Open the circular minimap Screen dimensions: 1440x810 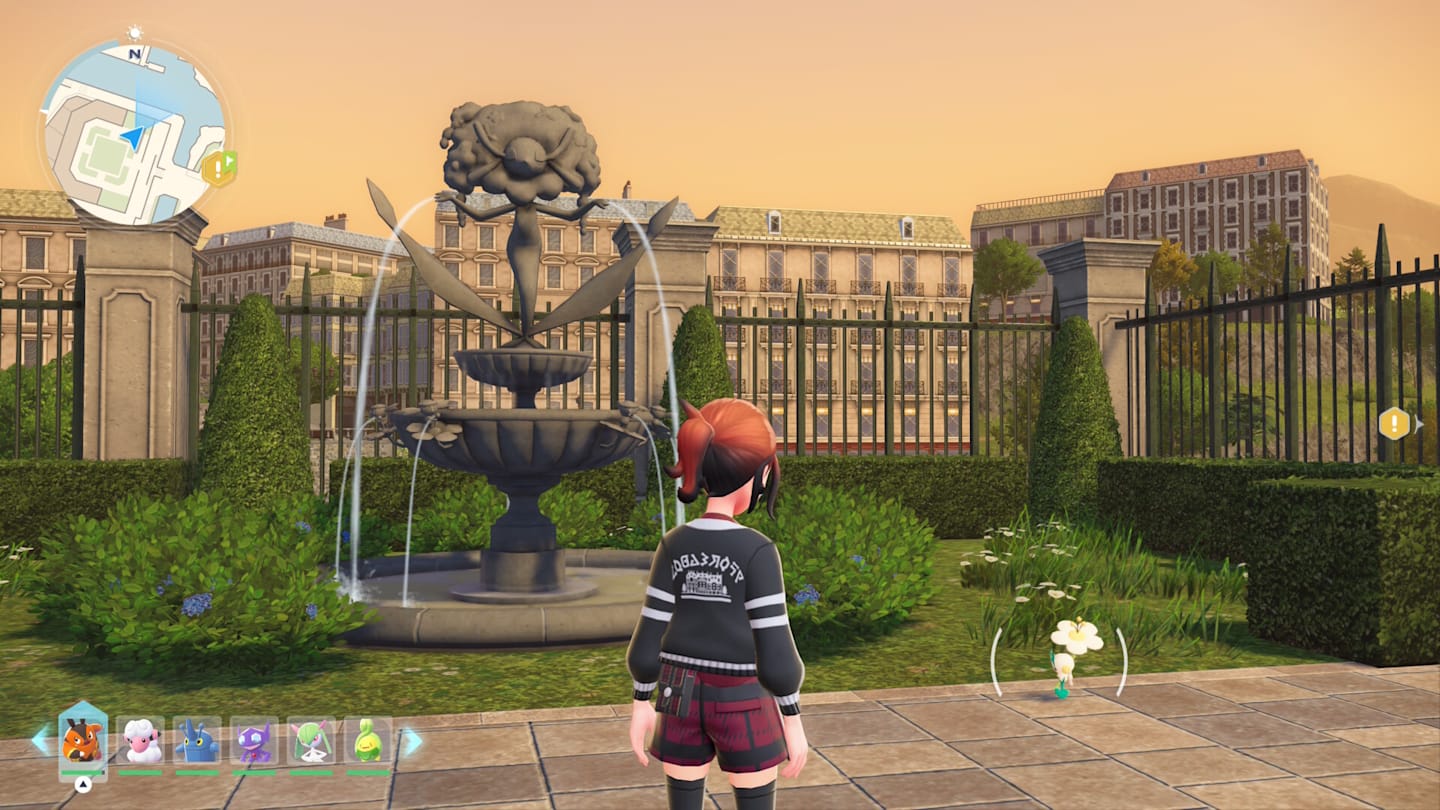132,132
